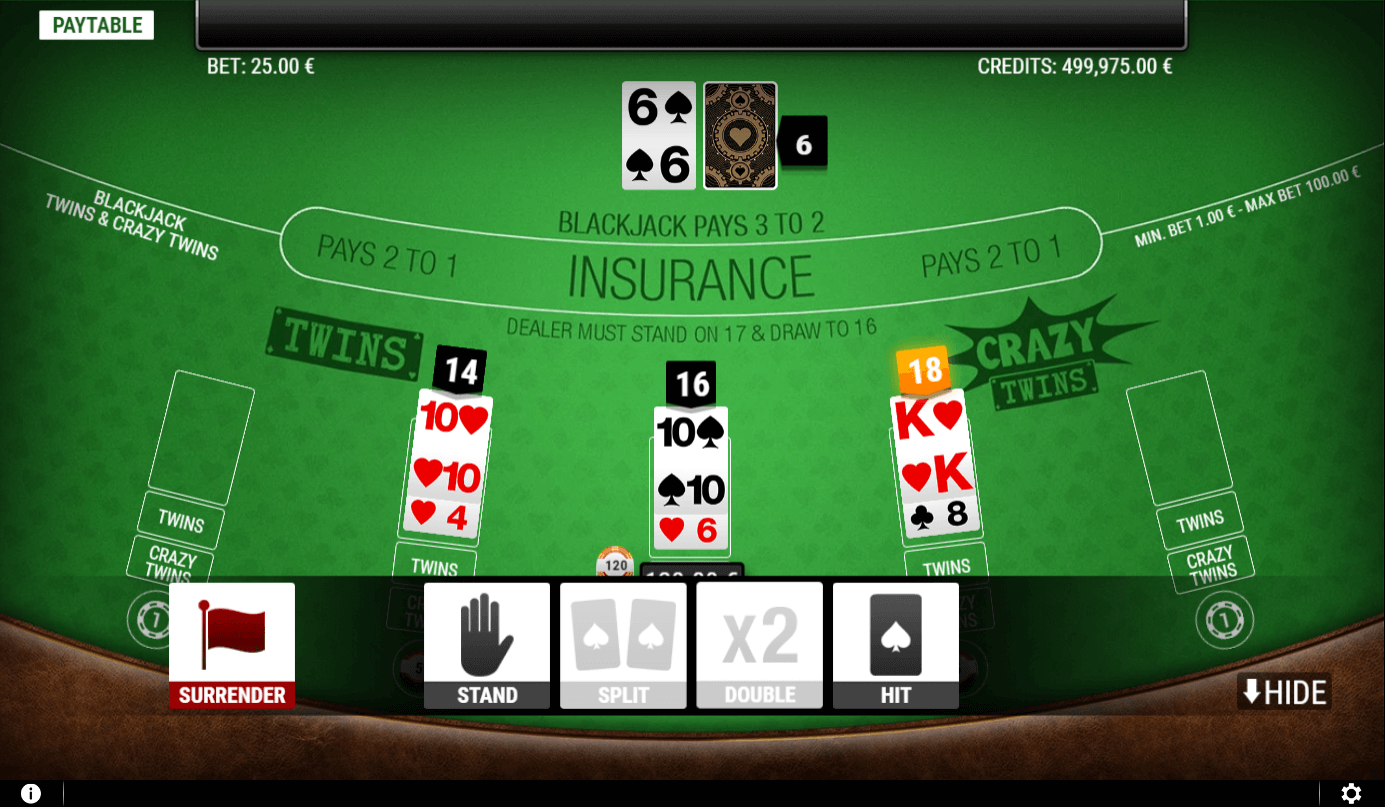The height and width of the screenshot is (809, 1385).
Task: Click the grayed-out Split cards icon
Action: tap(622, 630)
